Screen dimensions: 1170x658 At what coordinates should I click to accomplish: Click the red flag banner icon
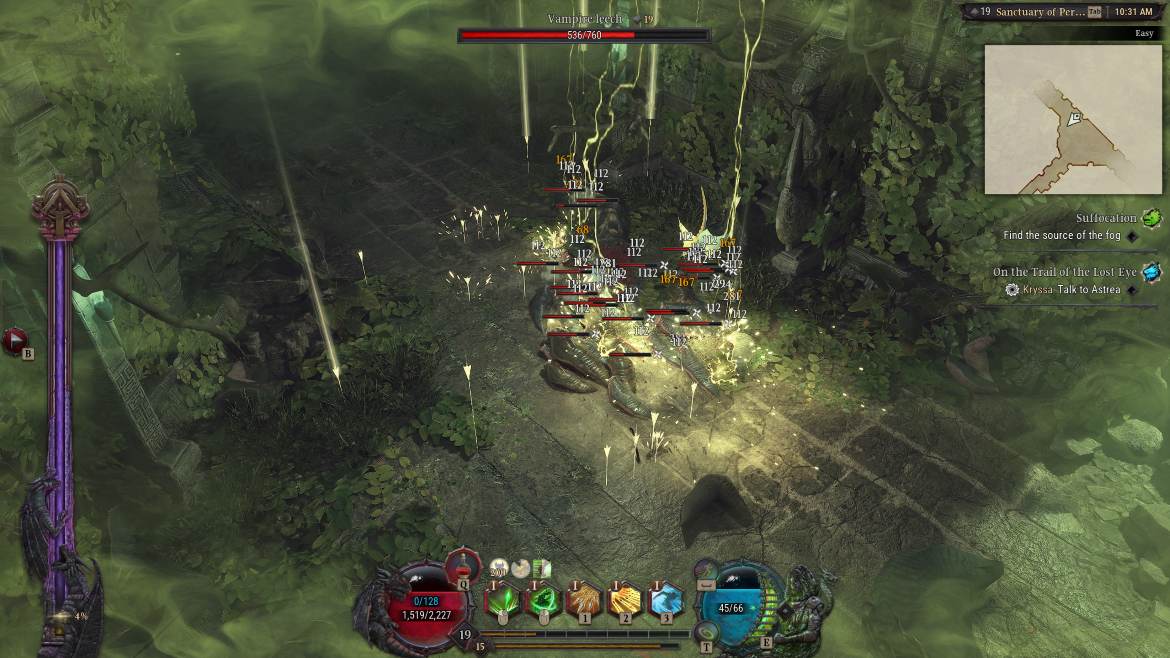point(15,340)
